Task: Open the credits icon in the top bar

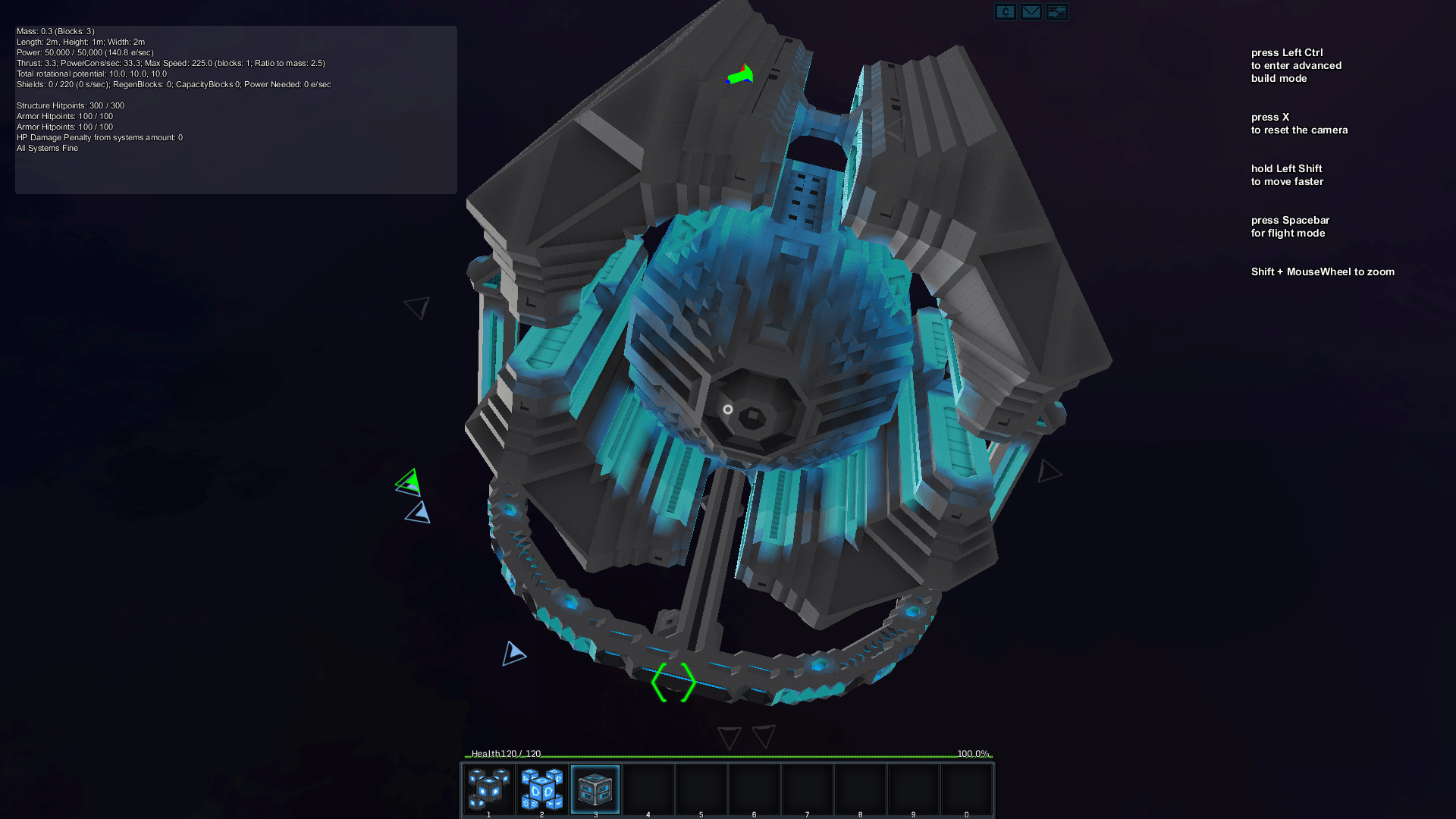Action: coord(1006,11)
